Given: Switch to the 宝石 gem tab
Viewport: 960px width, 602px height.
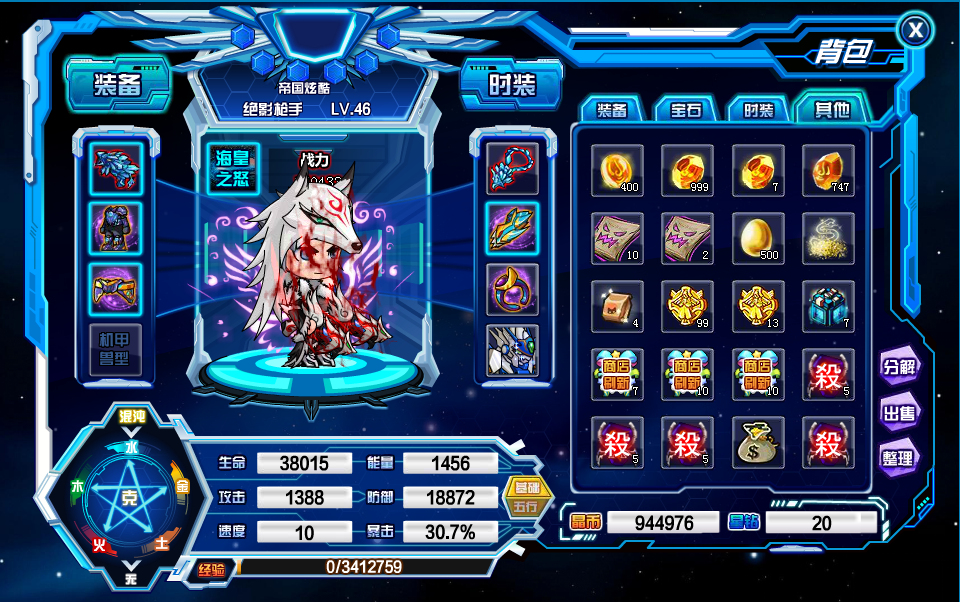Looking at the screenshot, I should pos(684,110).
